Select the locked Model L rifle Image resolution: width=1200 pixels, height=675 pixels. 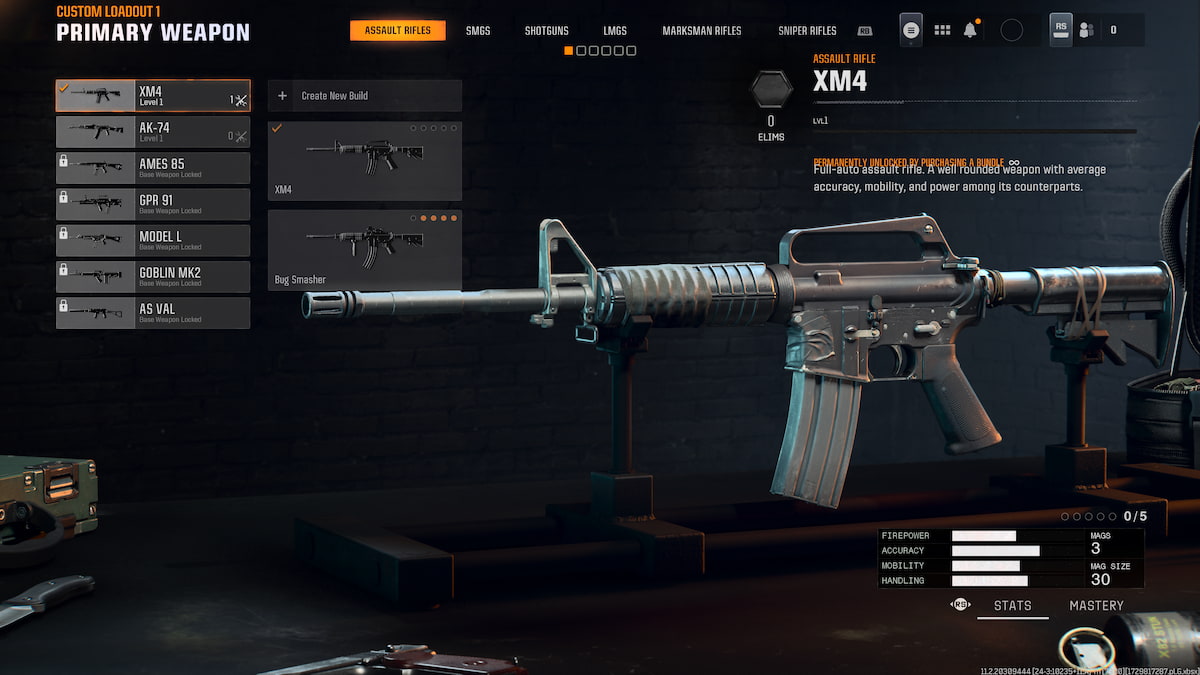152,240
